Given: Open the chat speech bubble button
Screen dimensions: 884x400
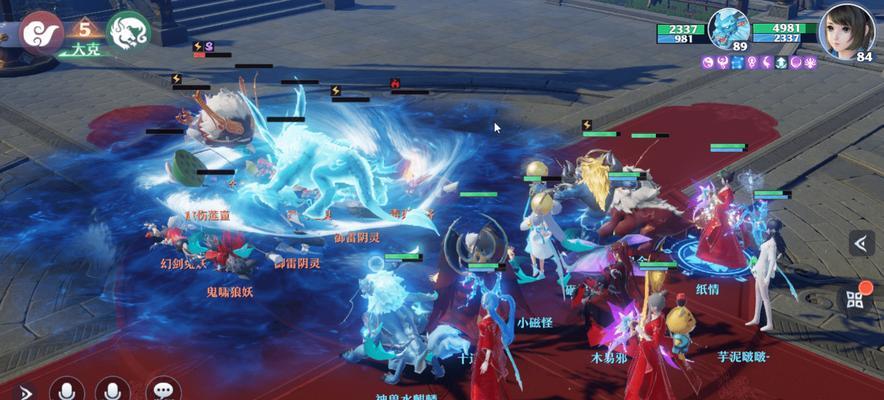Looking at the screenshot, I should [x=163, y=391].
